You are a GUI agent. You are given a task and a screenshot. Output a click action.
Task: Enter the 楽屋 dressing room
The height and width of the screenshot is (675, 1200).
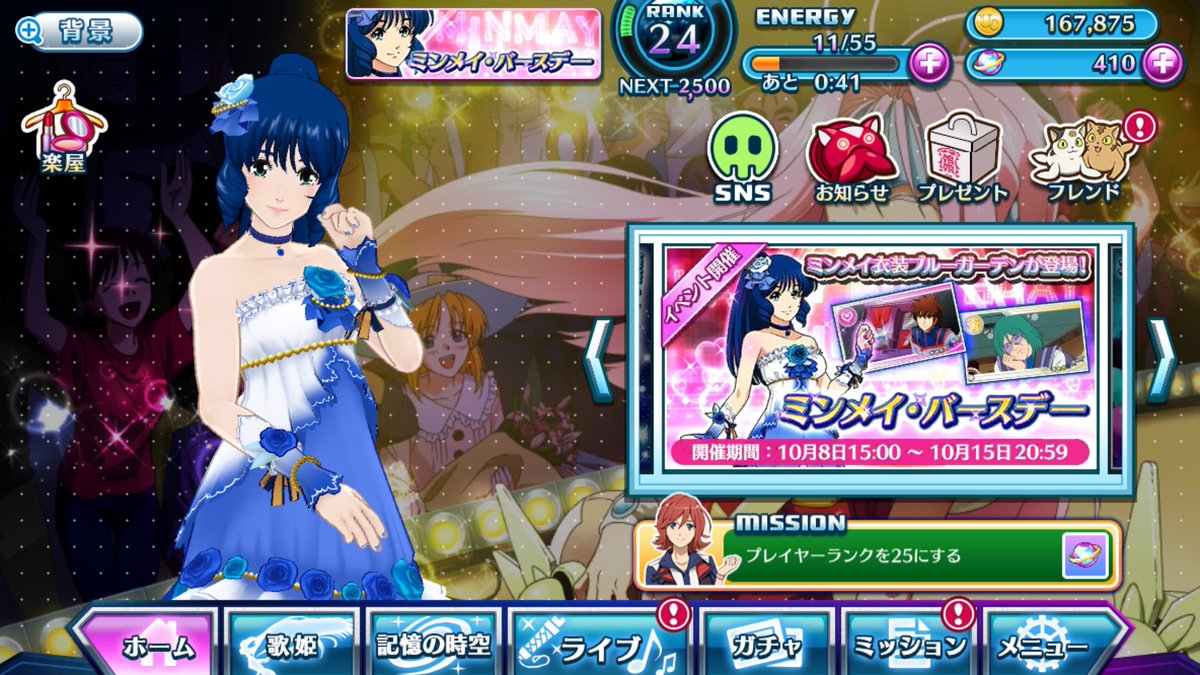pyautogui.click(x=64, y=130)
